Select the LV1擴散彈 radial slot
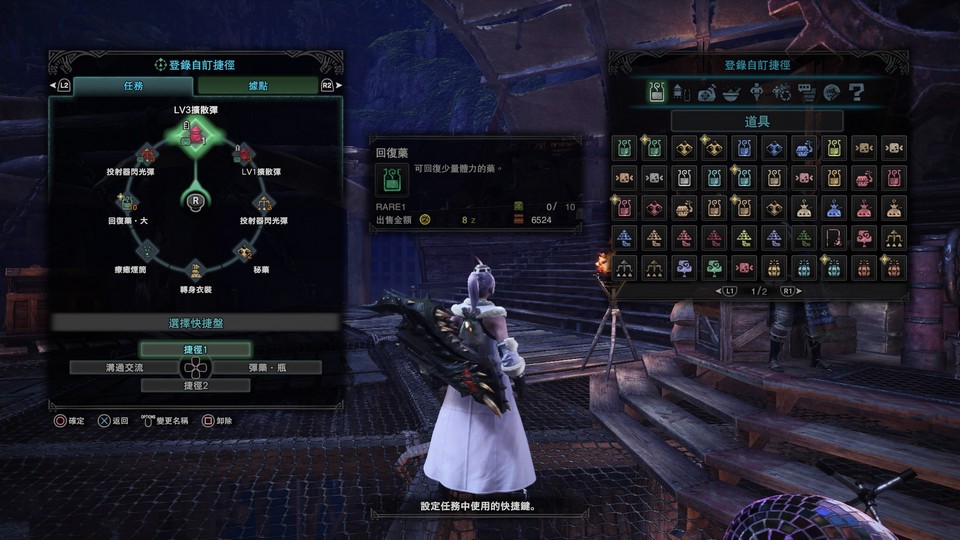Image resolution: width=960 pixels, height=540 pixels. click(244, 154)
